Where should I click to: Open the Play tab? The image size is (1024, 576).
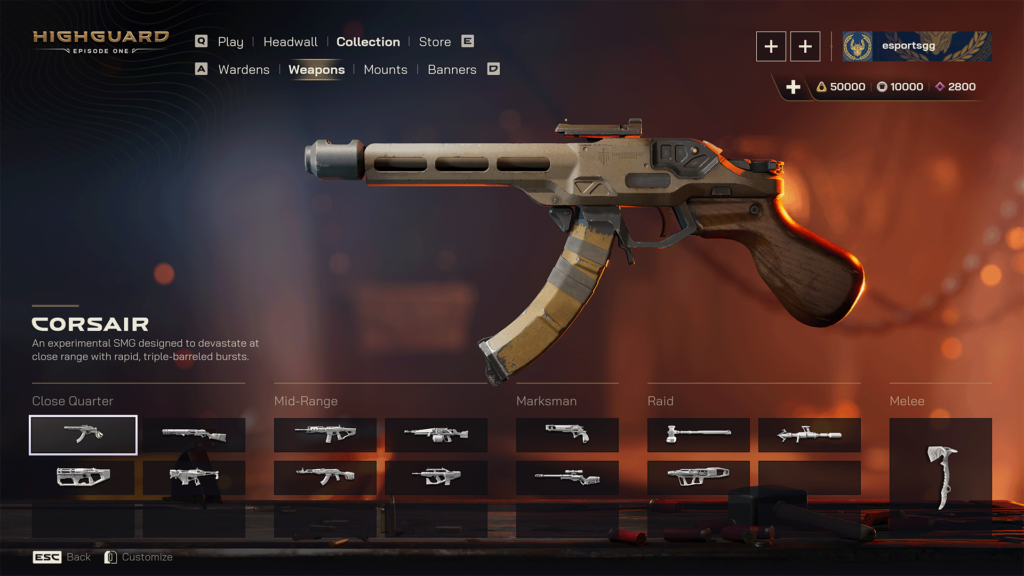(x=230, y=42)
